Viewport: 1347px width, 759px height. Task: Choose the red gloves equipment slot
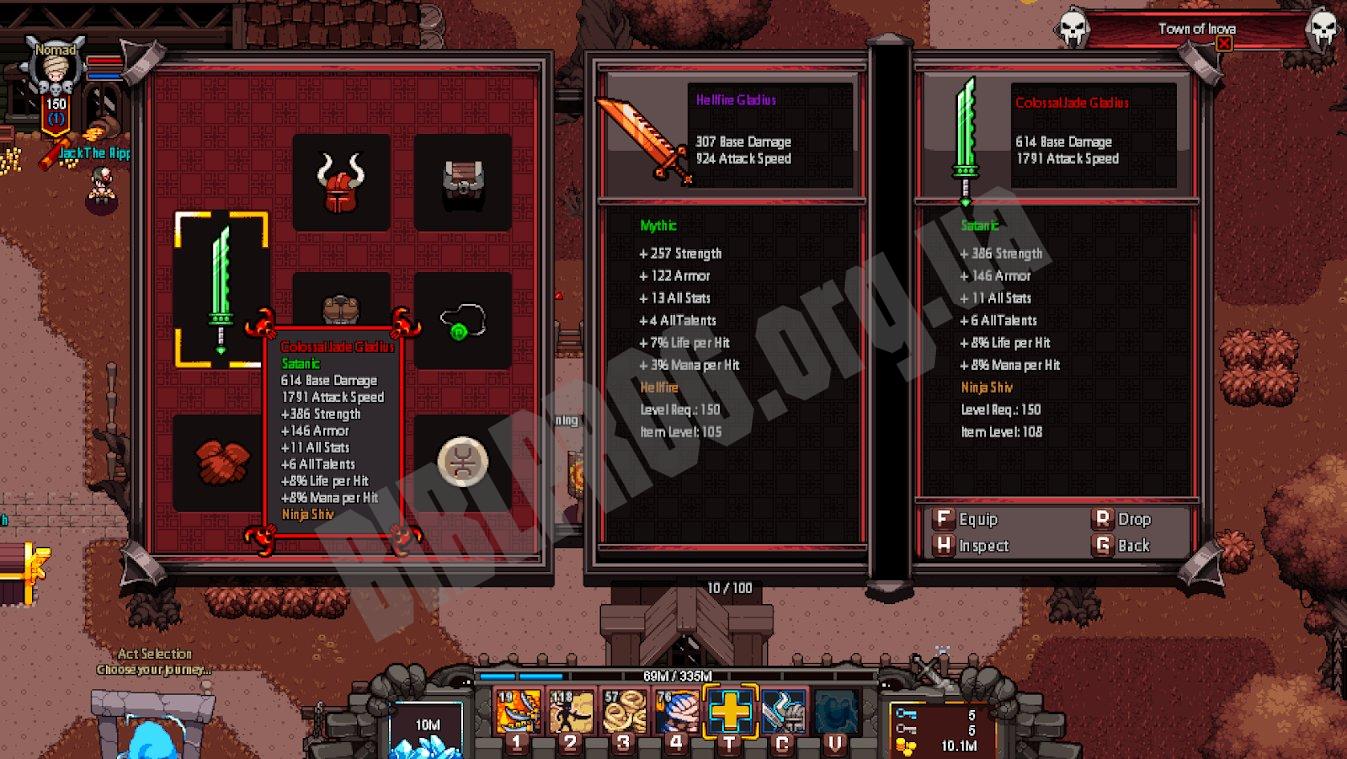click(x=221, y=462)
